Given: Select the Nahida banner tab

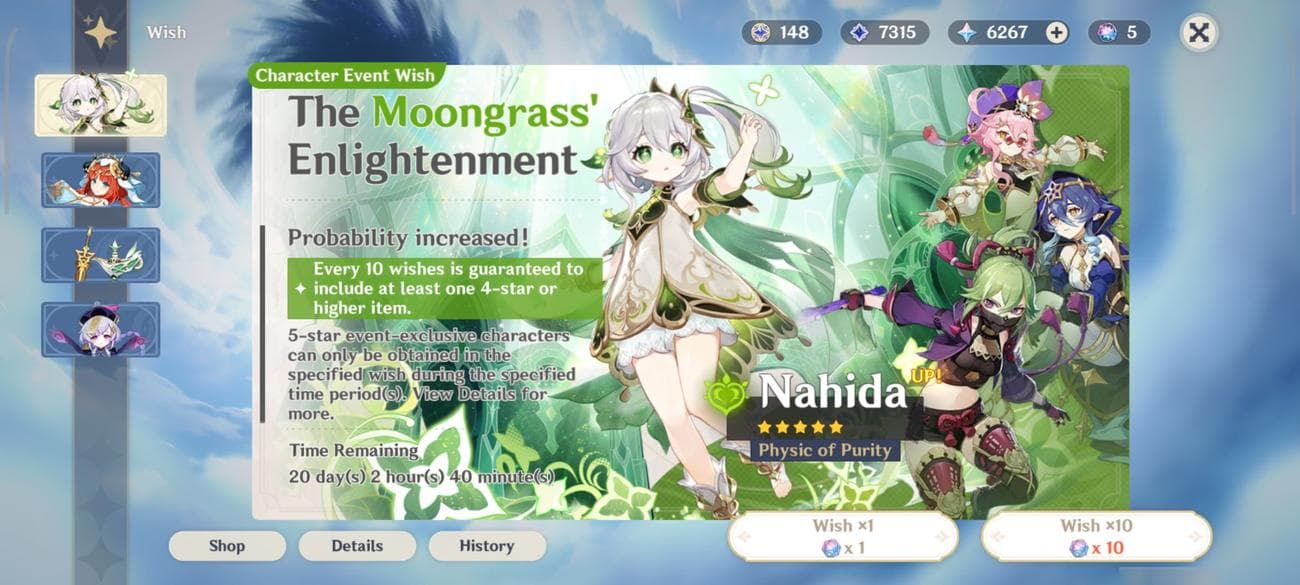Looking at the screenshot, I should click(100, 105).
